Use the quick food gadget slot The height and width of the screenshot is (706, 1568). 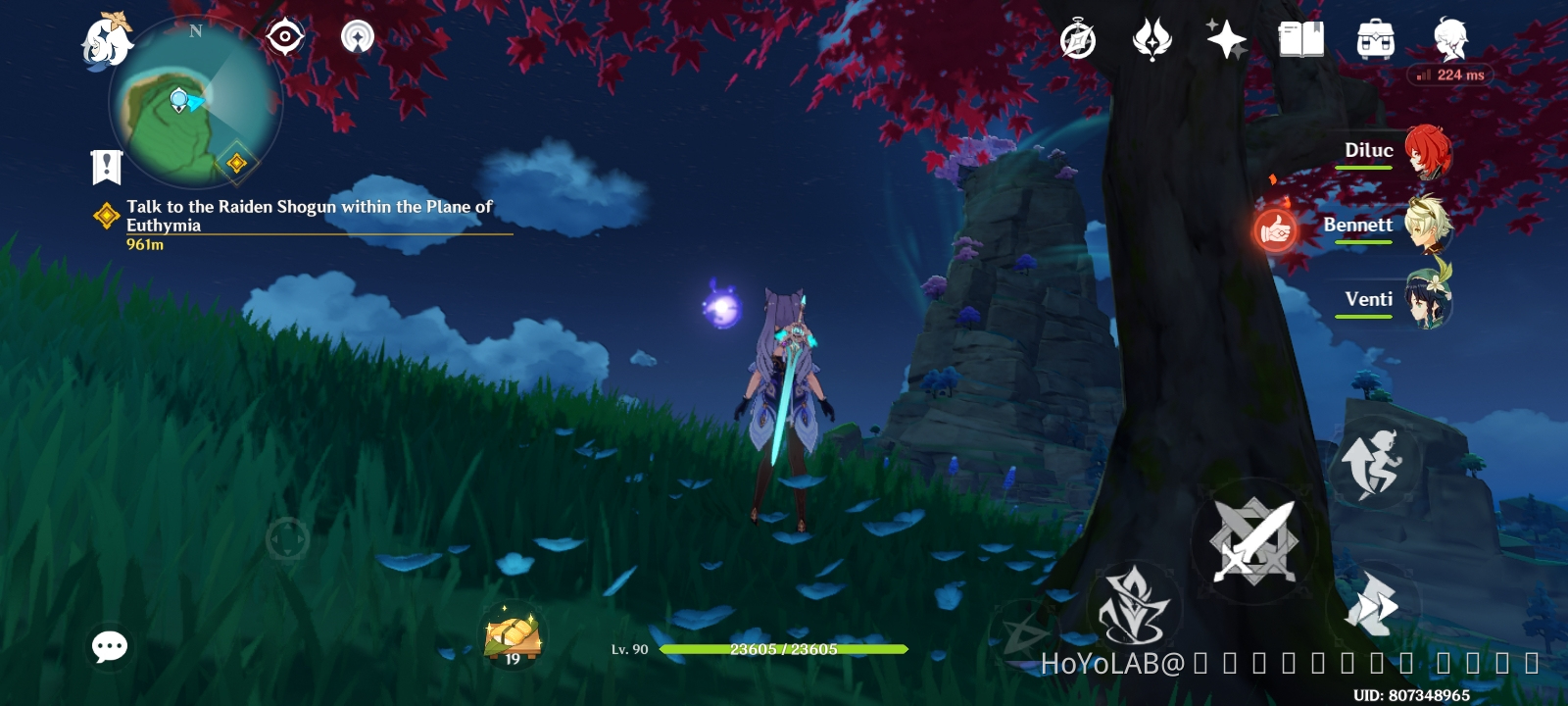(509, 635)
